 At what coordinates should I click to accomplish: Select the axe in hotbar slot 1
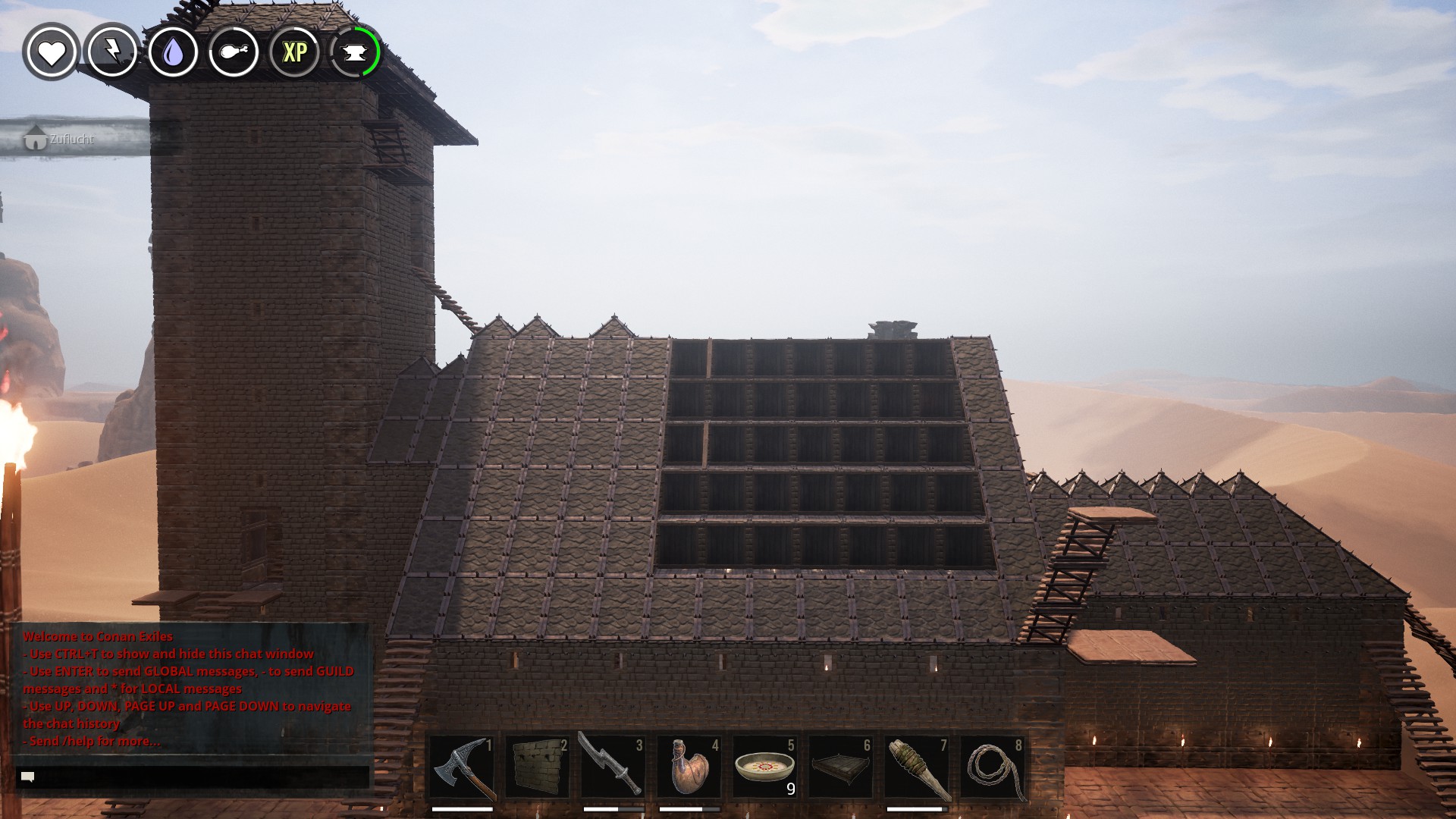click(462, 767)
